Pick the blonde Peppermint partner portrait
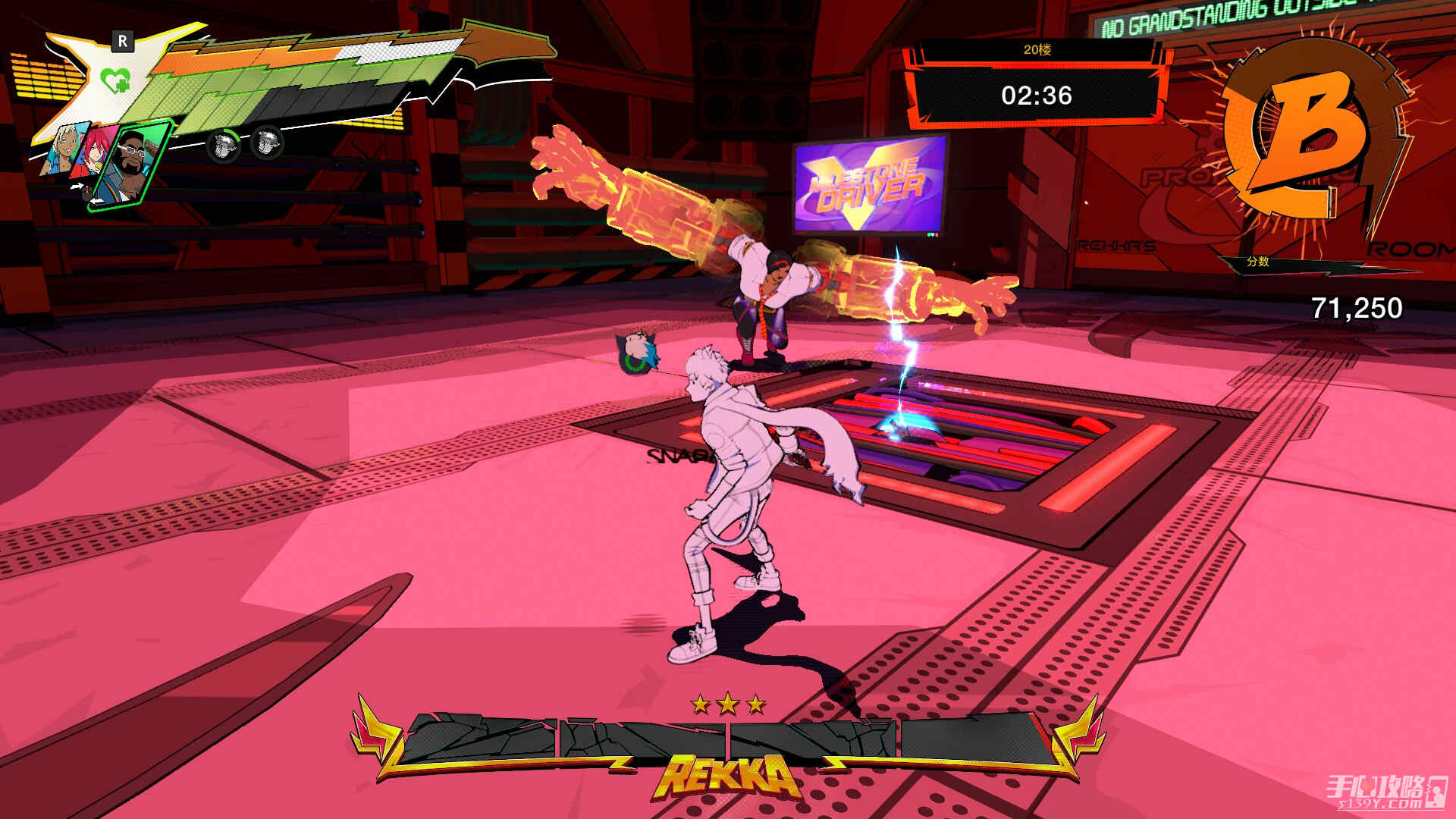The width and height of the screenshot is (1456, 819). coord(62,150)
